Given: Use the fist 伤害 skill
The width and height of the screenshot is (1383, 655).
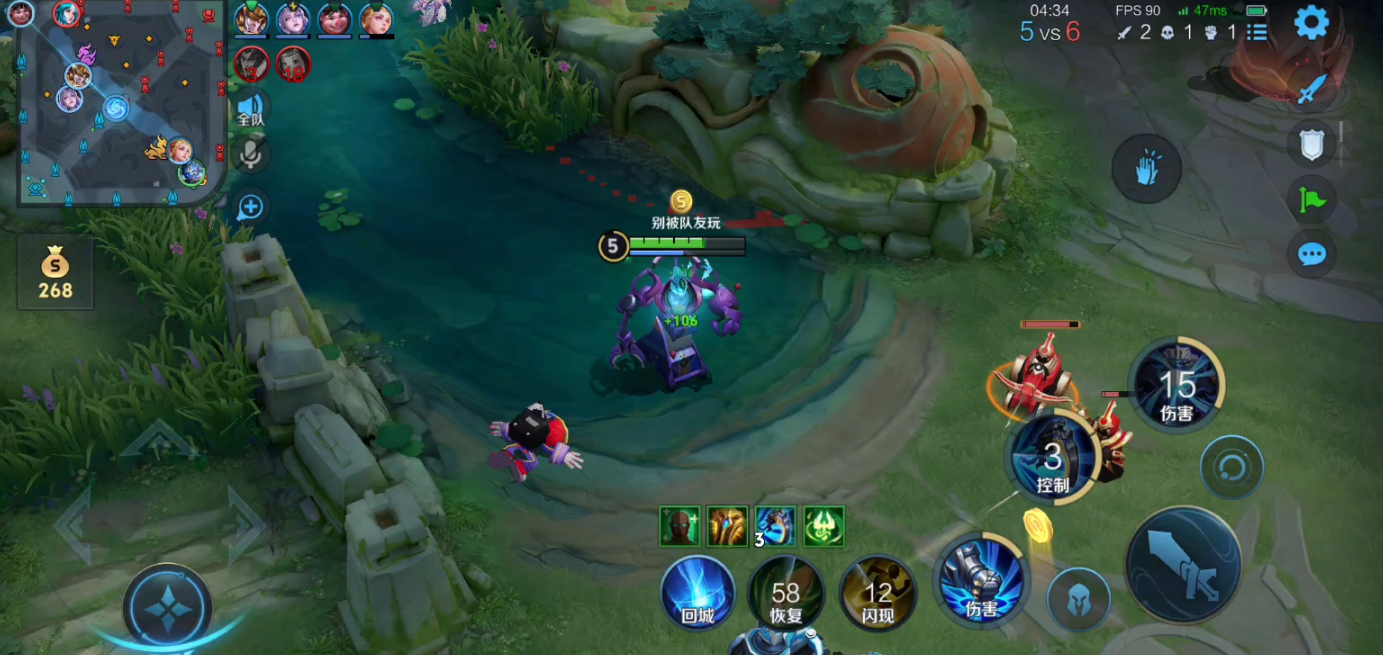Looking at the screenshot, I should (x=981, y=582).
